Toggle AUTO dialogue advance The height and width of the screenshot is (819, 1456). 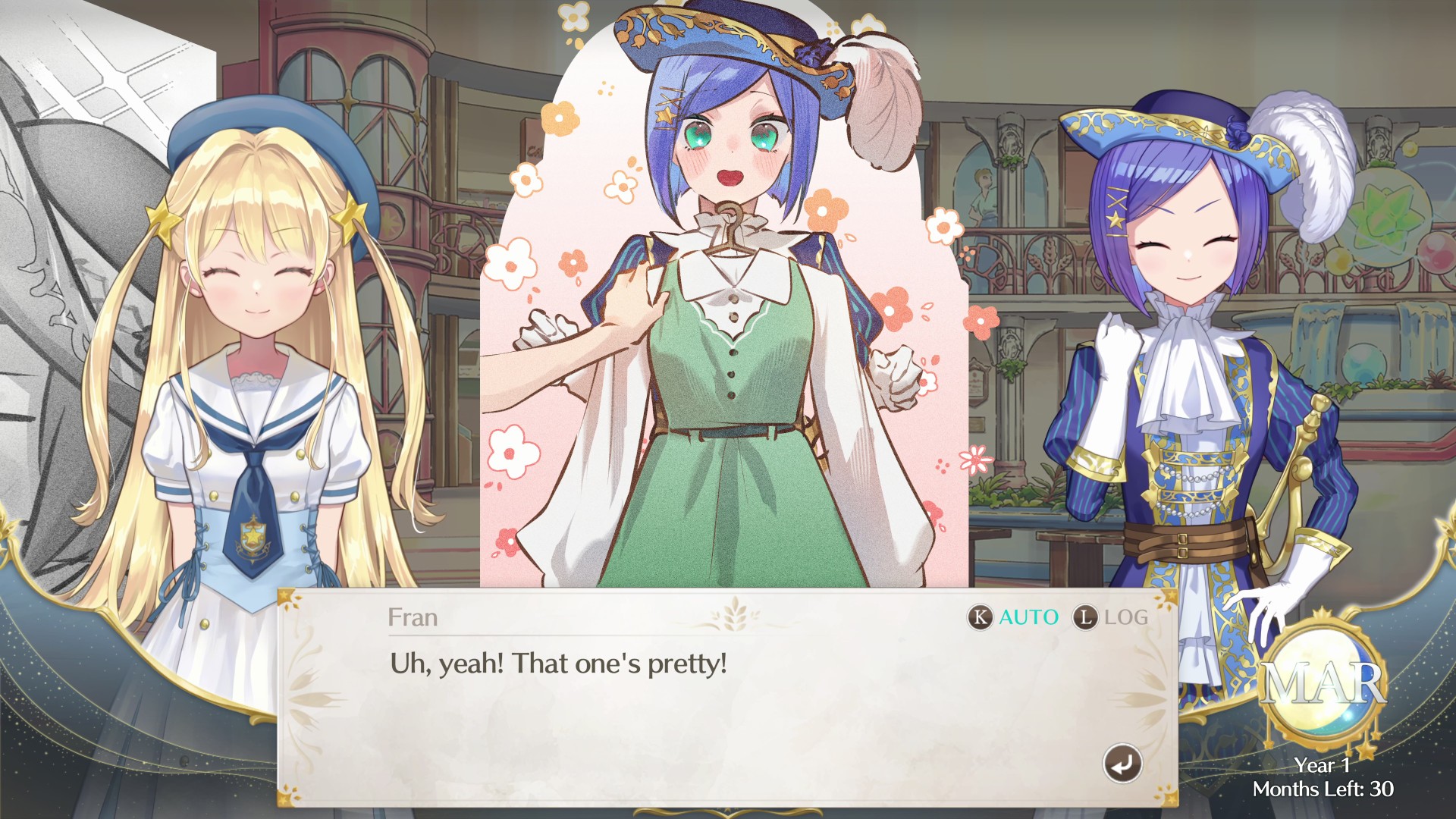(x=1013, y=617)
